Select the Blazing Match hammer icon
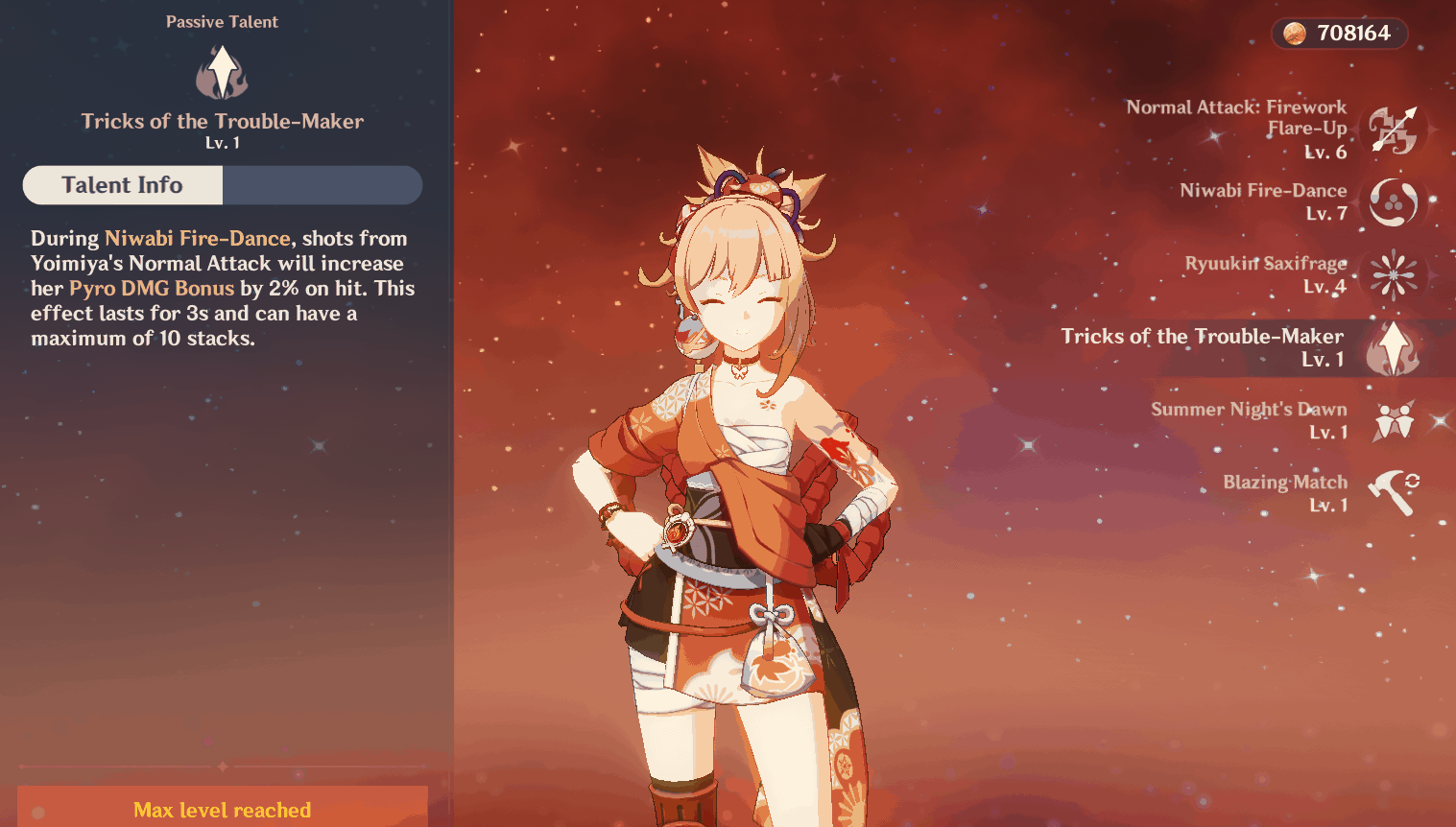Screen dimensions: 1456x827 click(1394, 492)
